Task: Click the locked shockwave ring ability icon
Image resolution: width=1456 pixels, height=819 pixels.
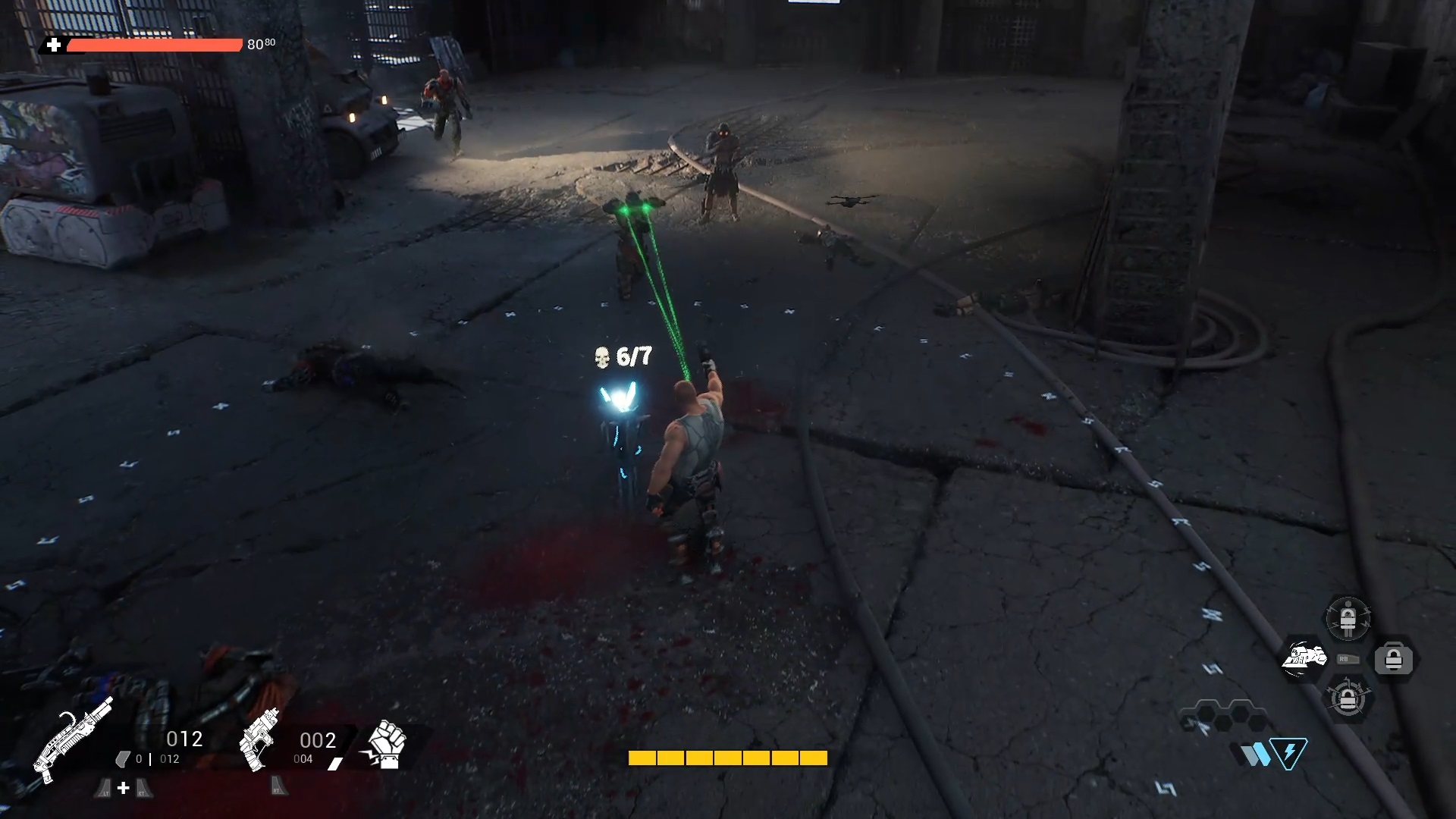Action: click(1348, 698)
